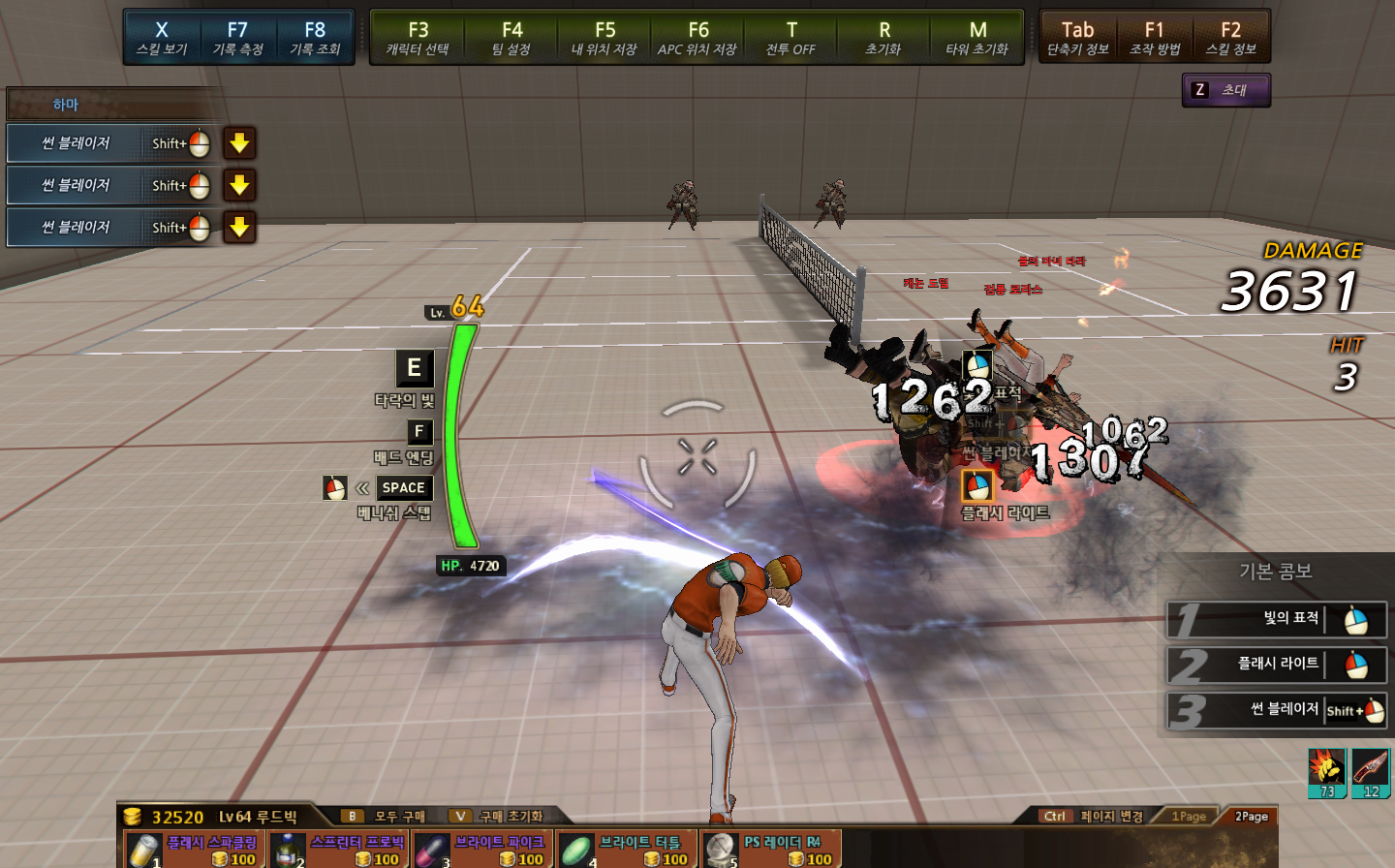Toggle the 전투 OFF combat button

(790, 37)
